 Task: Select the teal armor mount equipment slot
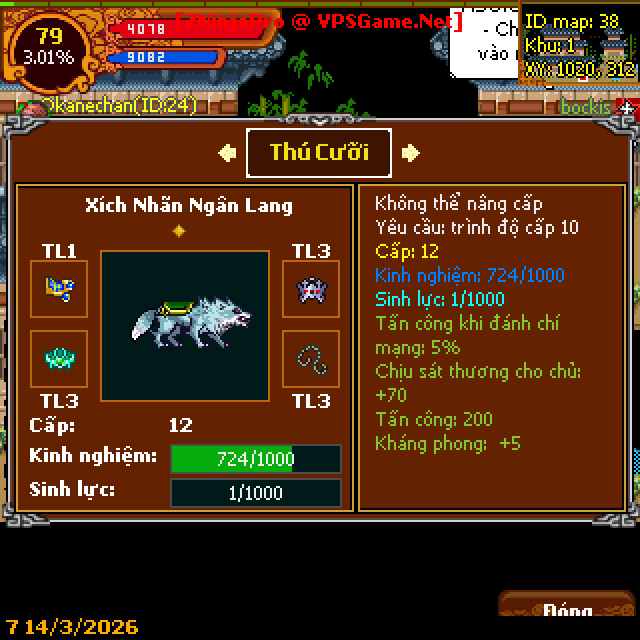pos(59,359)
